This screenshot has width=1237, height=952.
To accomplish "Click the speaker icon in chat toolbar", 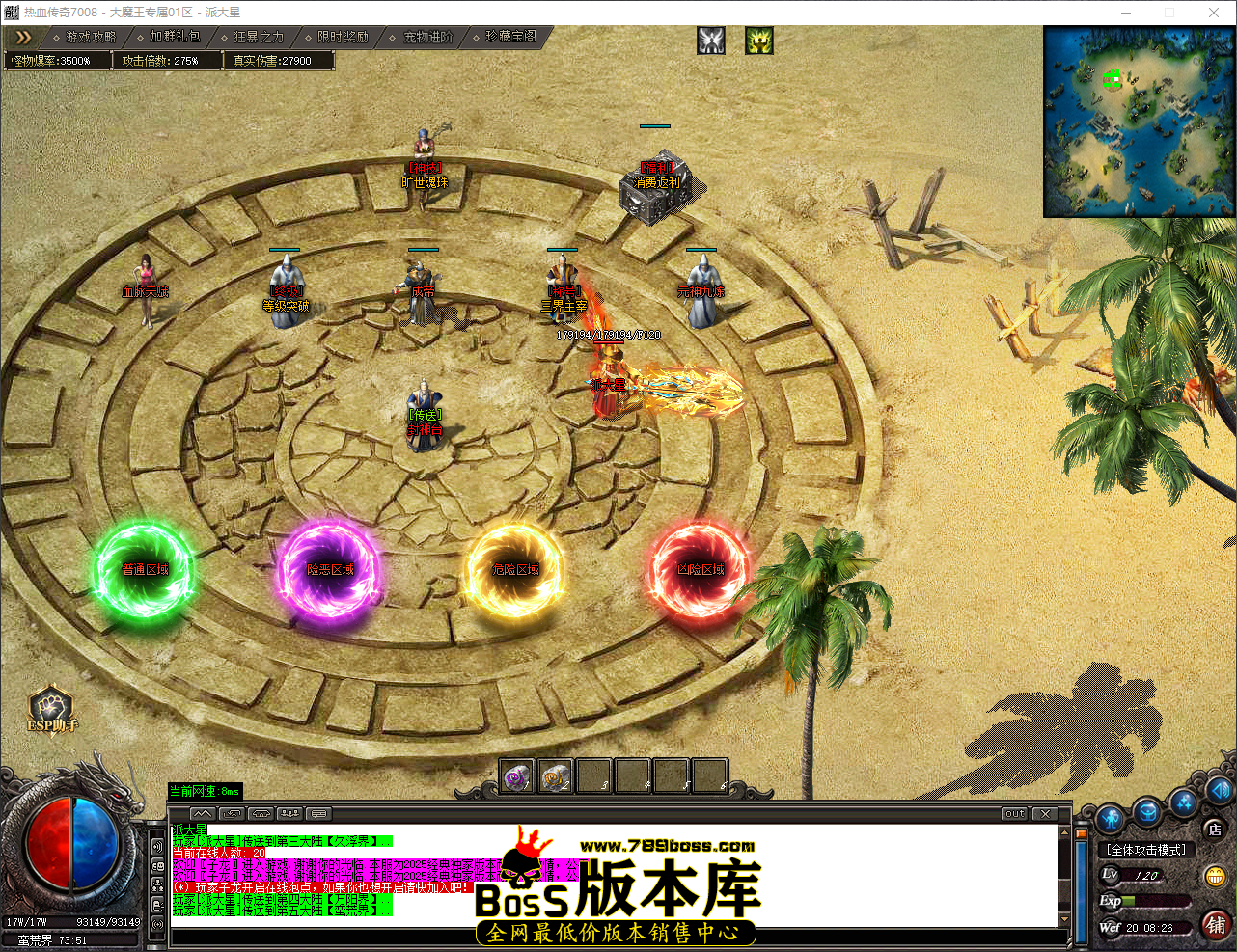I will coord(259,814).
